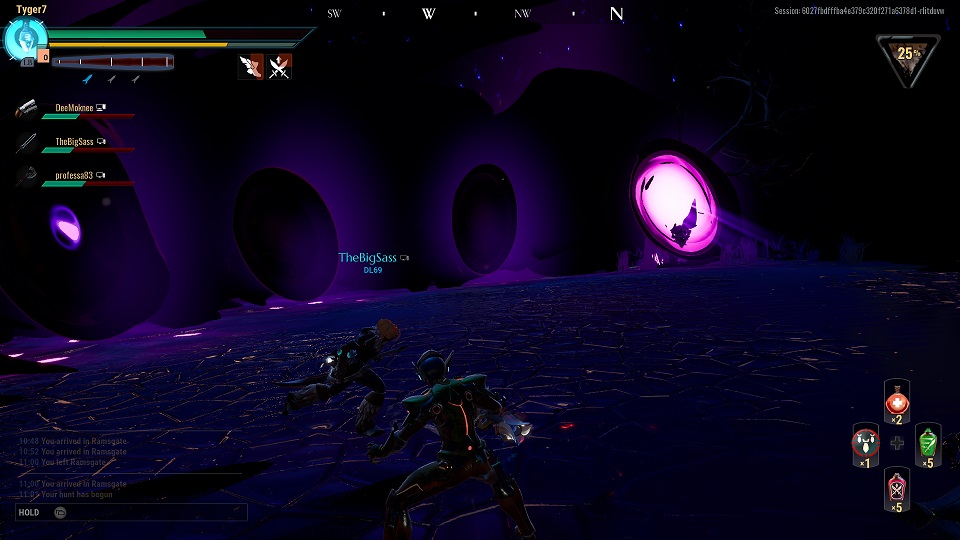
Task: Open the chat input box
Action: click(130, 512)
